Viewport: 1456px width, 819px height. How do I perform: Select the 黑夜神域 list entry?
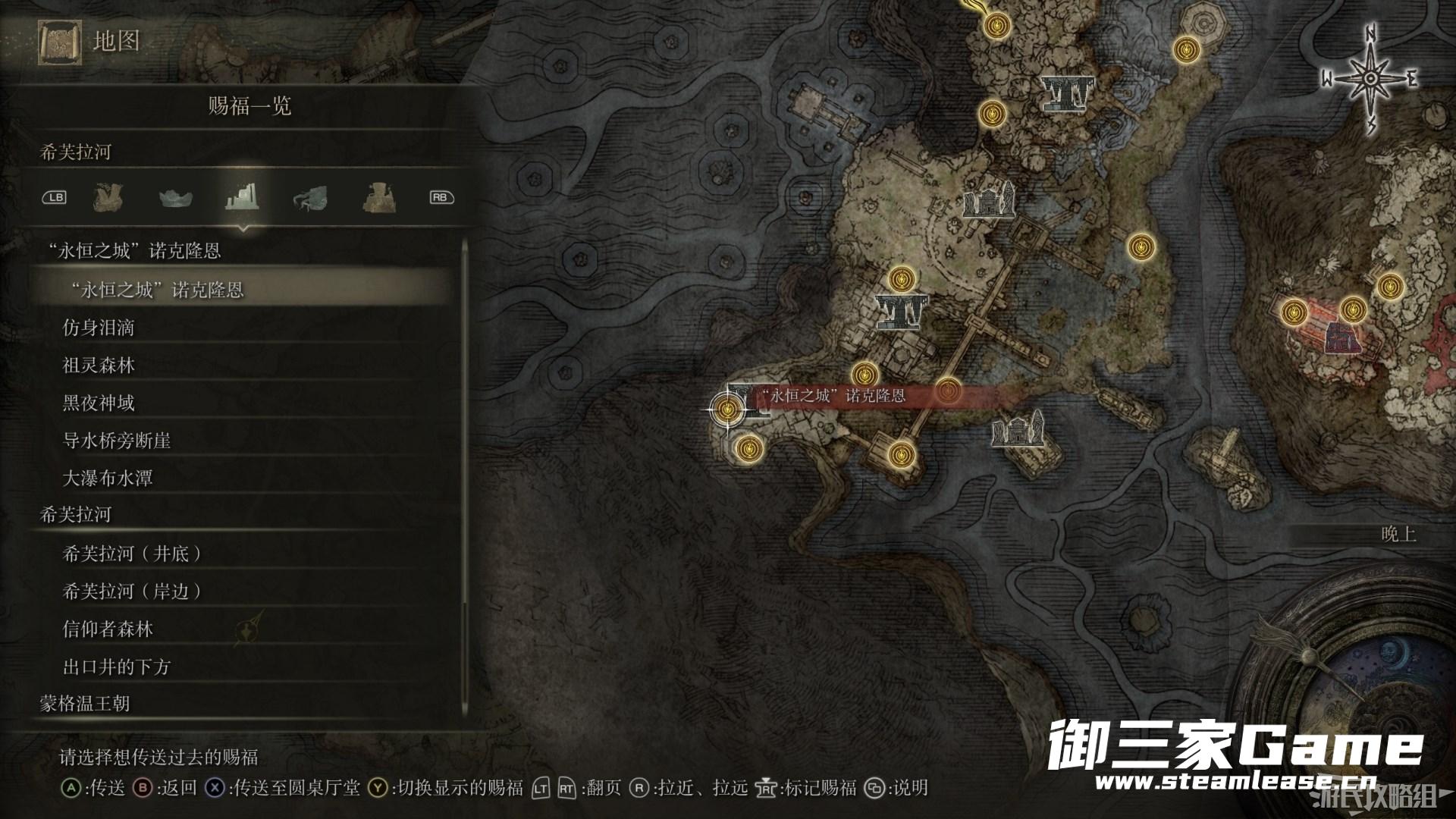pyautogui.click(x=99, y=403)
